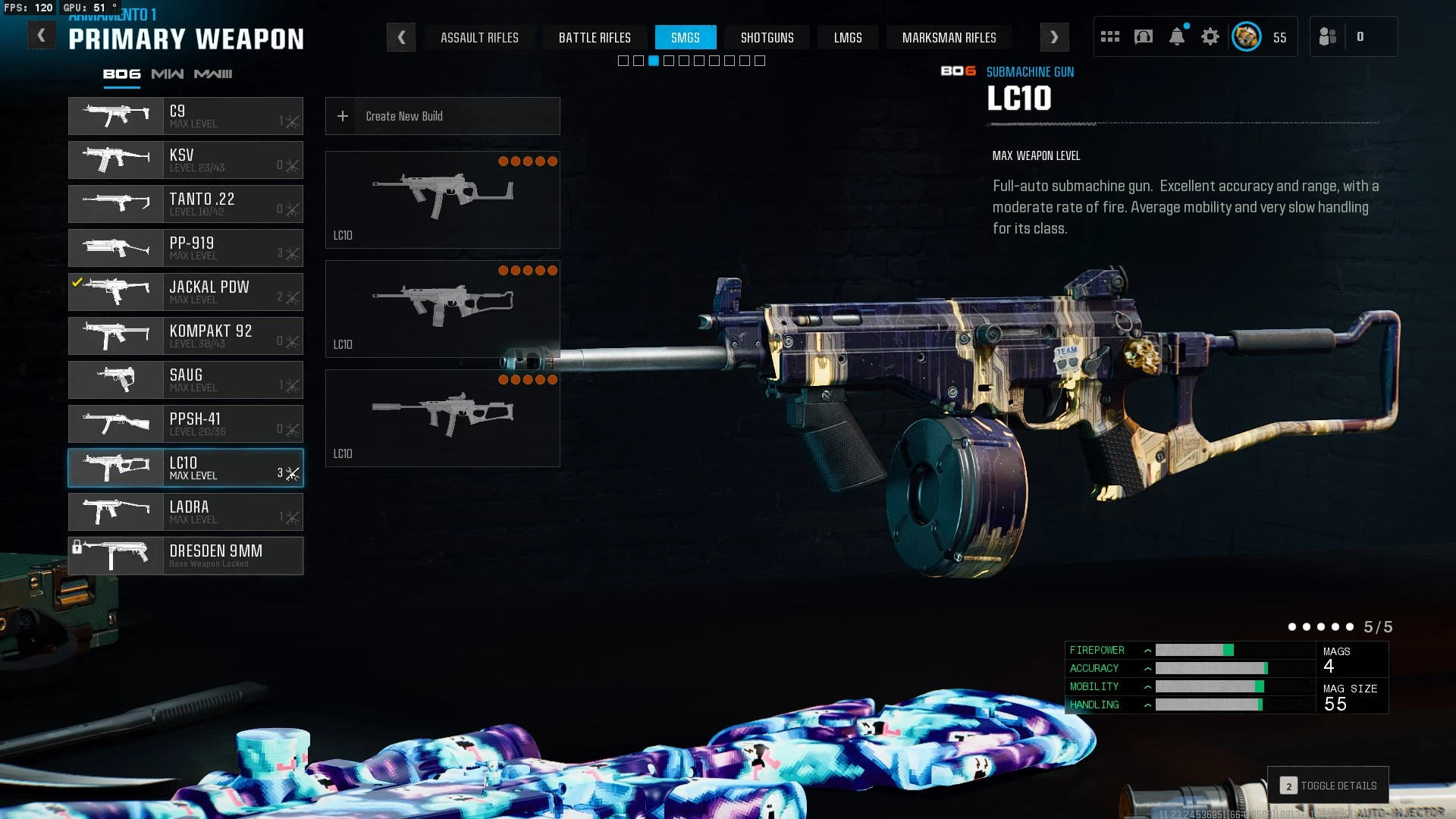Click the left arrow beside Assault Rifles

[x=401, y=37]
